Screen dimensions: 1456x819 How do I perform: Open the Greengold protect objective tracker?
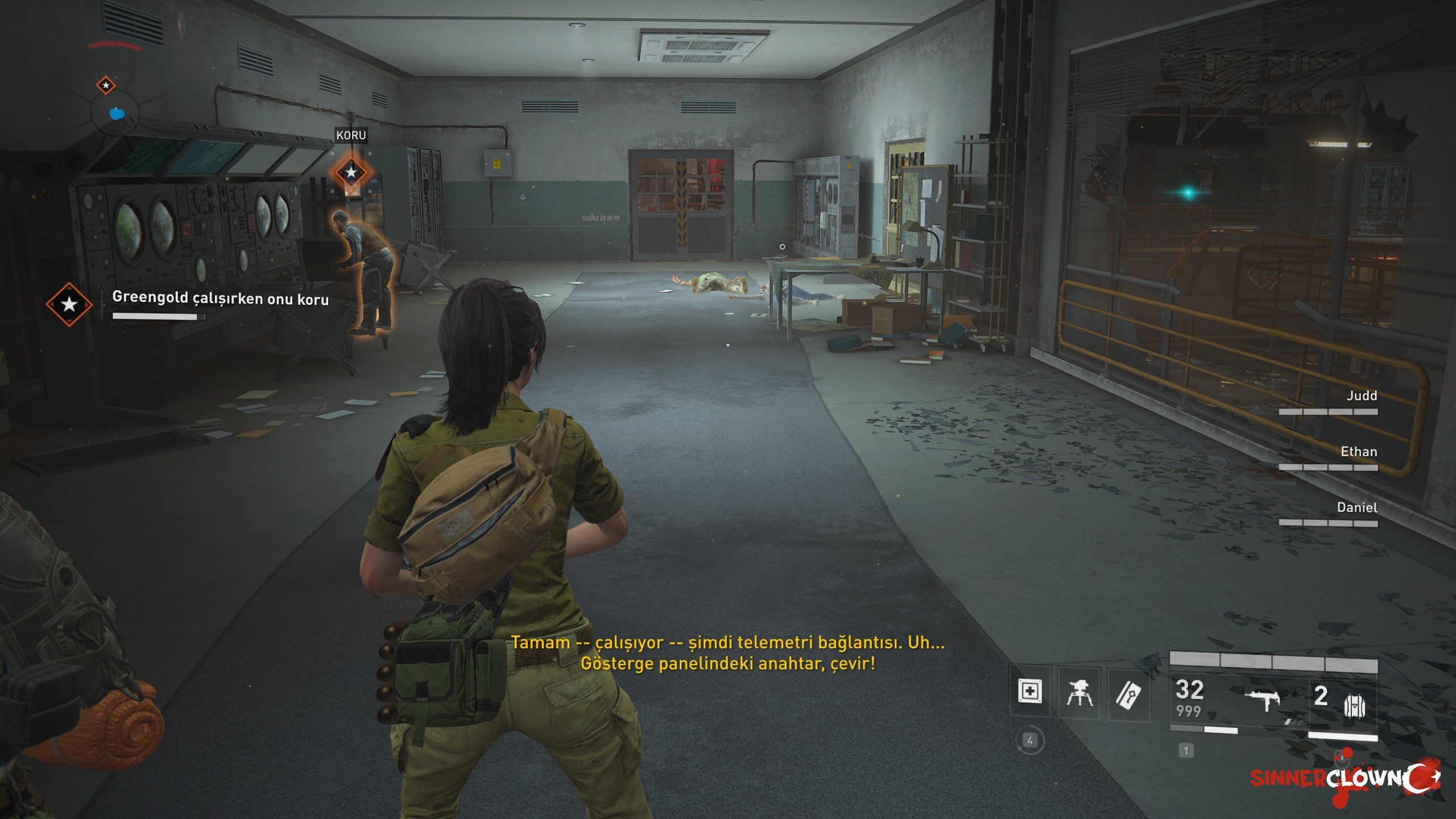point(220,298)
